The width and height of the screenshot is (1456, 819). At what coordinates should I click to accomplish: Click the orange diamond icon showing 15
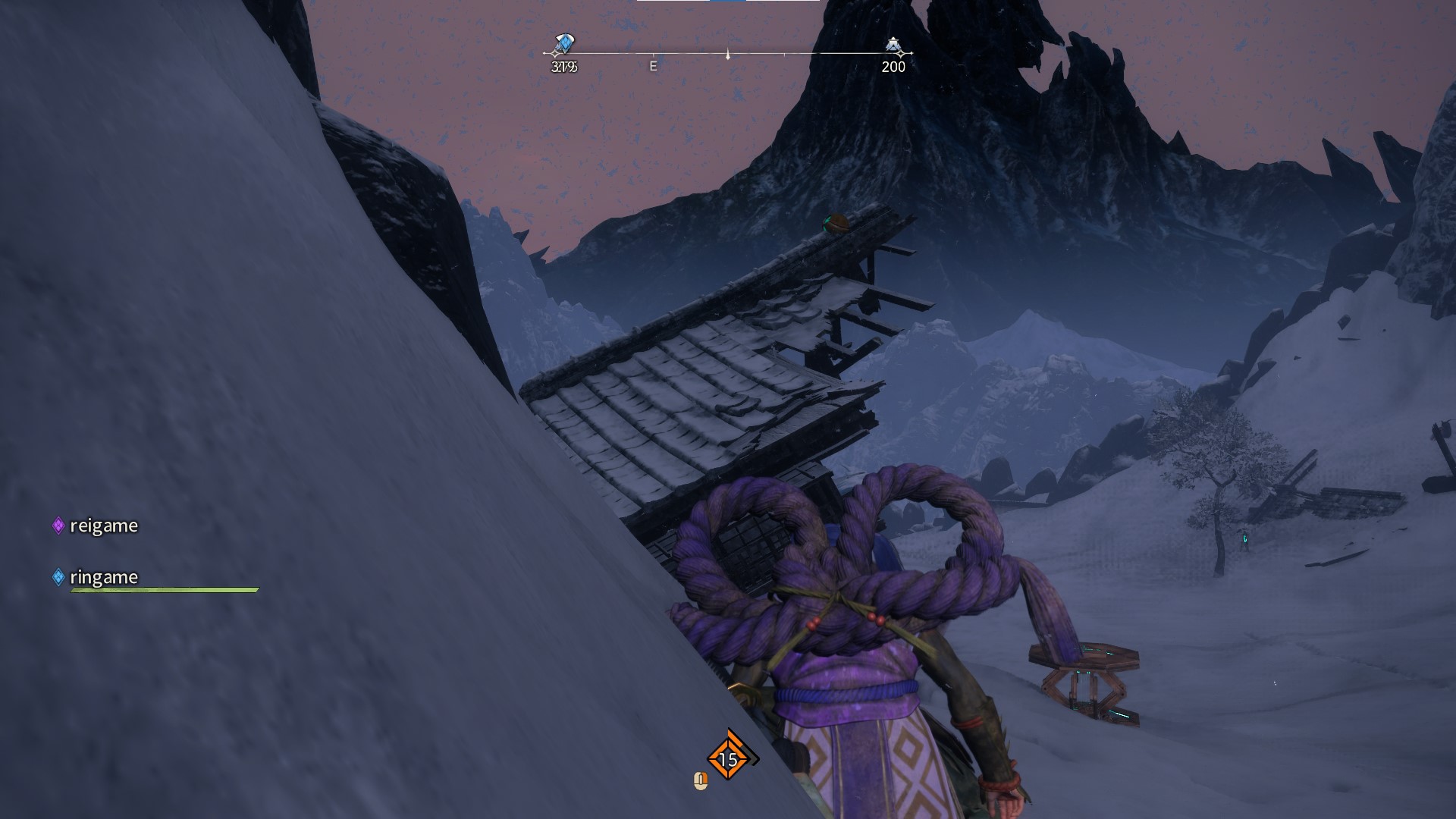pos(728,758)
